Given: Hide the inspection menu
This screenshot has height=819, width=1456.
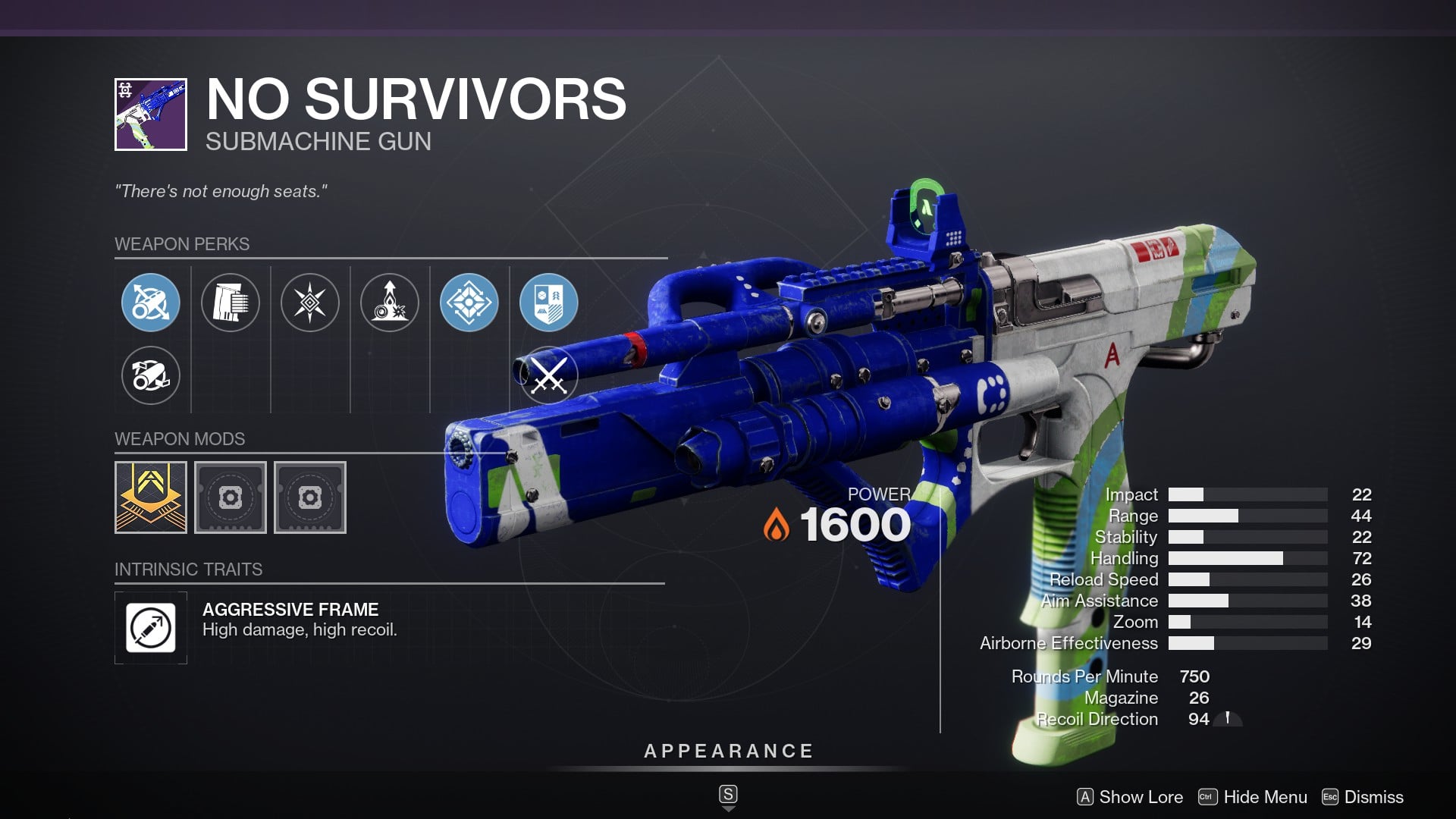Looking at the screenshot, I should click(1253, 797).
